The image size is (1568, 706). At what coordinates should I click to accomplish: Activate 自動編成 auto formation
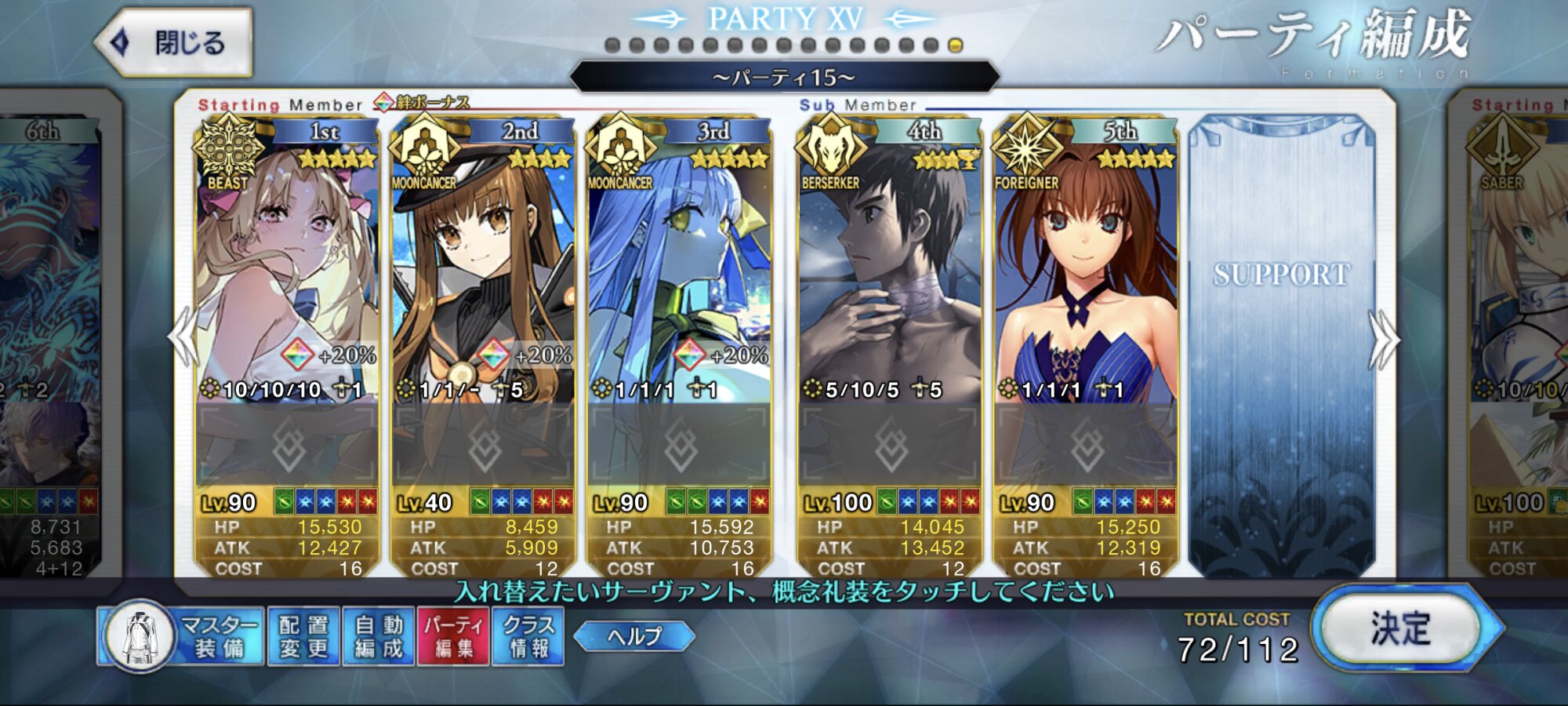coord(379,636)
